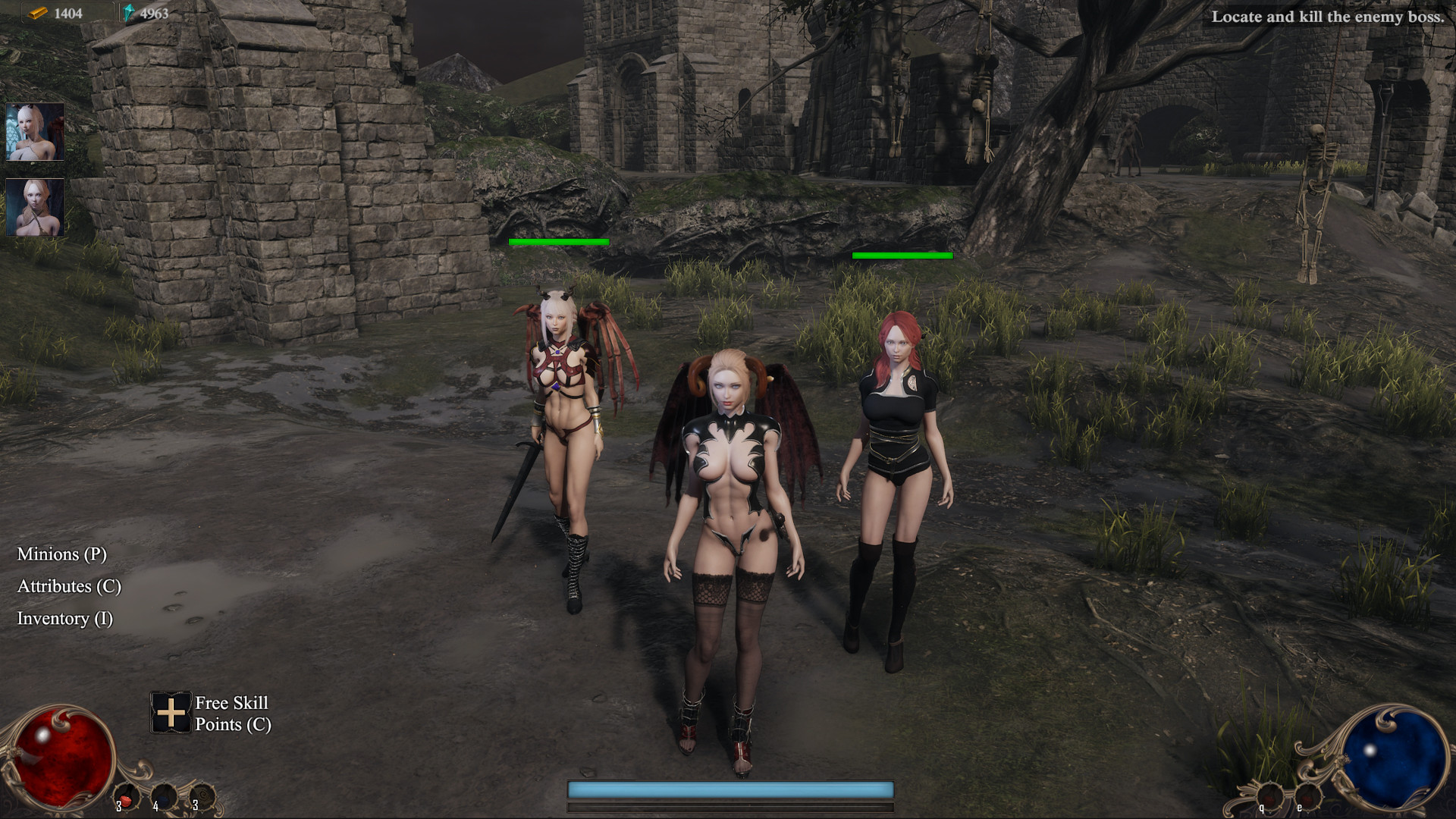The image size is (1456, 819).
Task: Click the green health bar above the left minion
Action: tap(559, 242)
